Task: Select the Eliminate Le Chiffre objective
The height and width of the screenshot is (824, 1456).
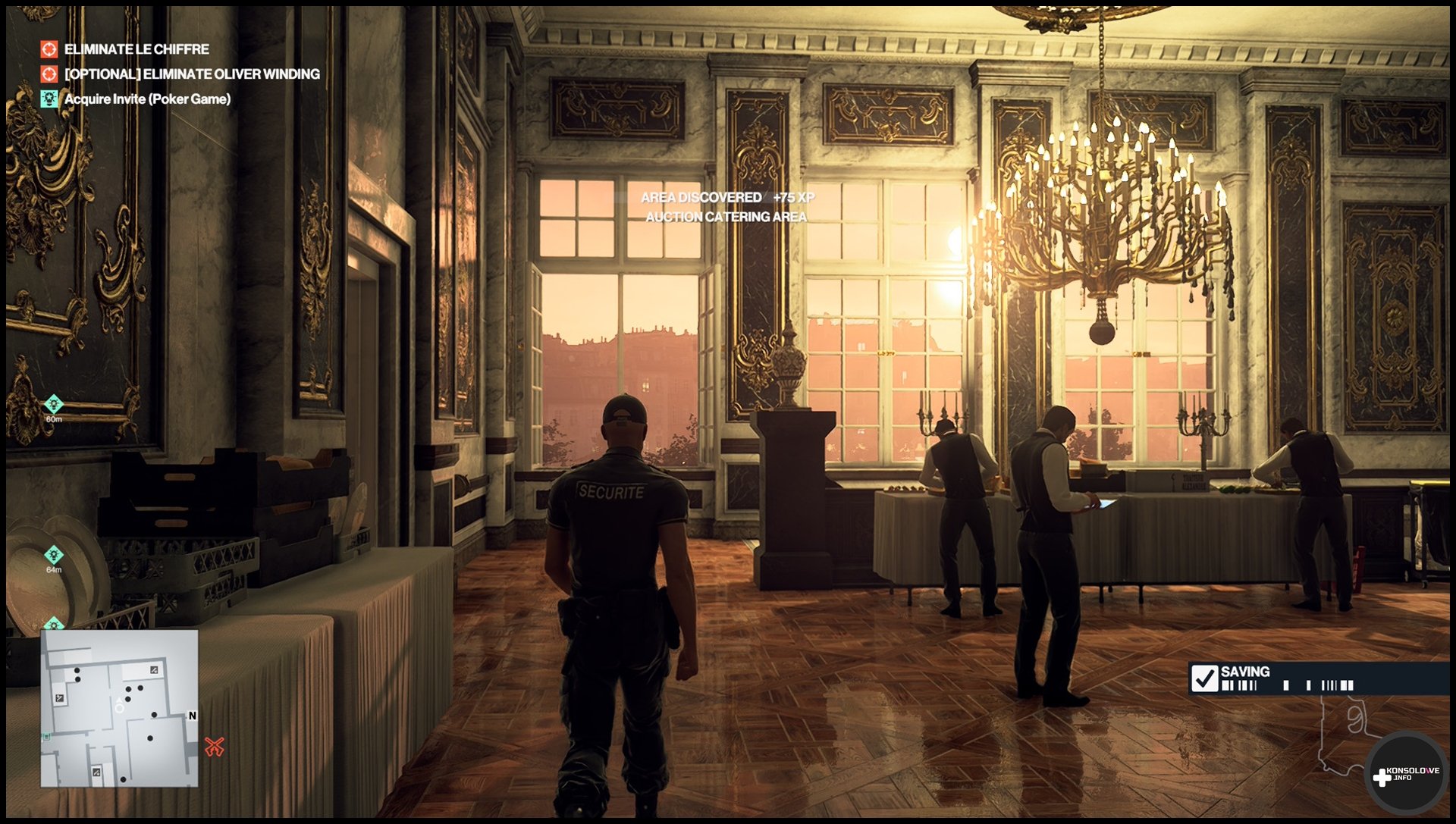Action: (x=136, y=49)
